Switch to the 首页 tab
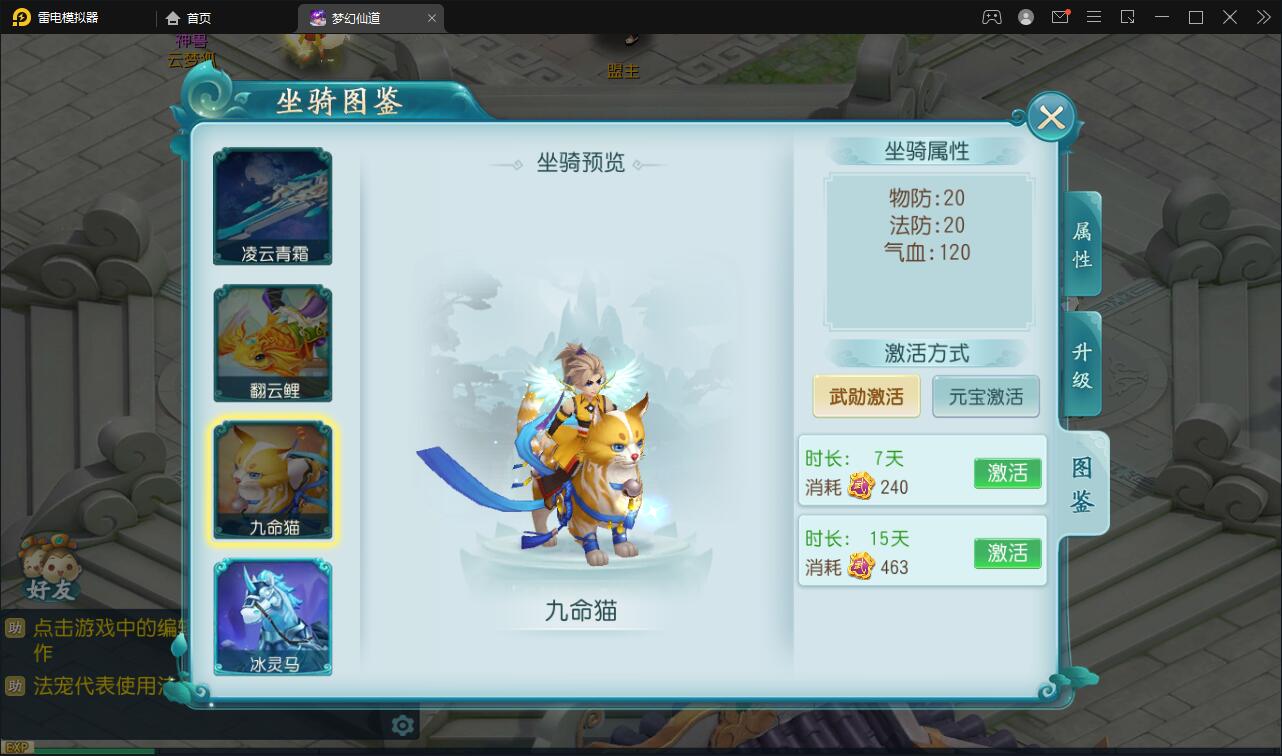Viewport: 1282px width, 756px height. [x=185, y=17]
